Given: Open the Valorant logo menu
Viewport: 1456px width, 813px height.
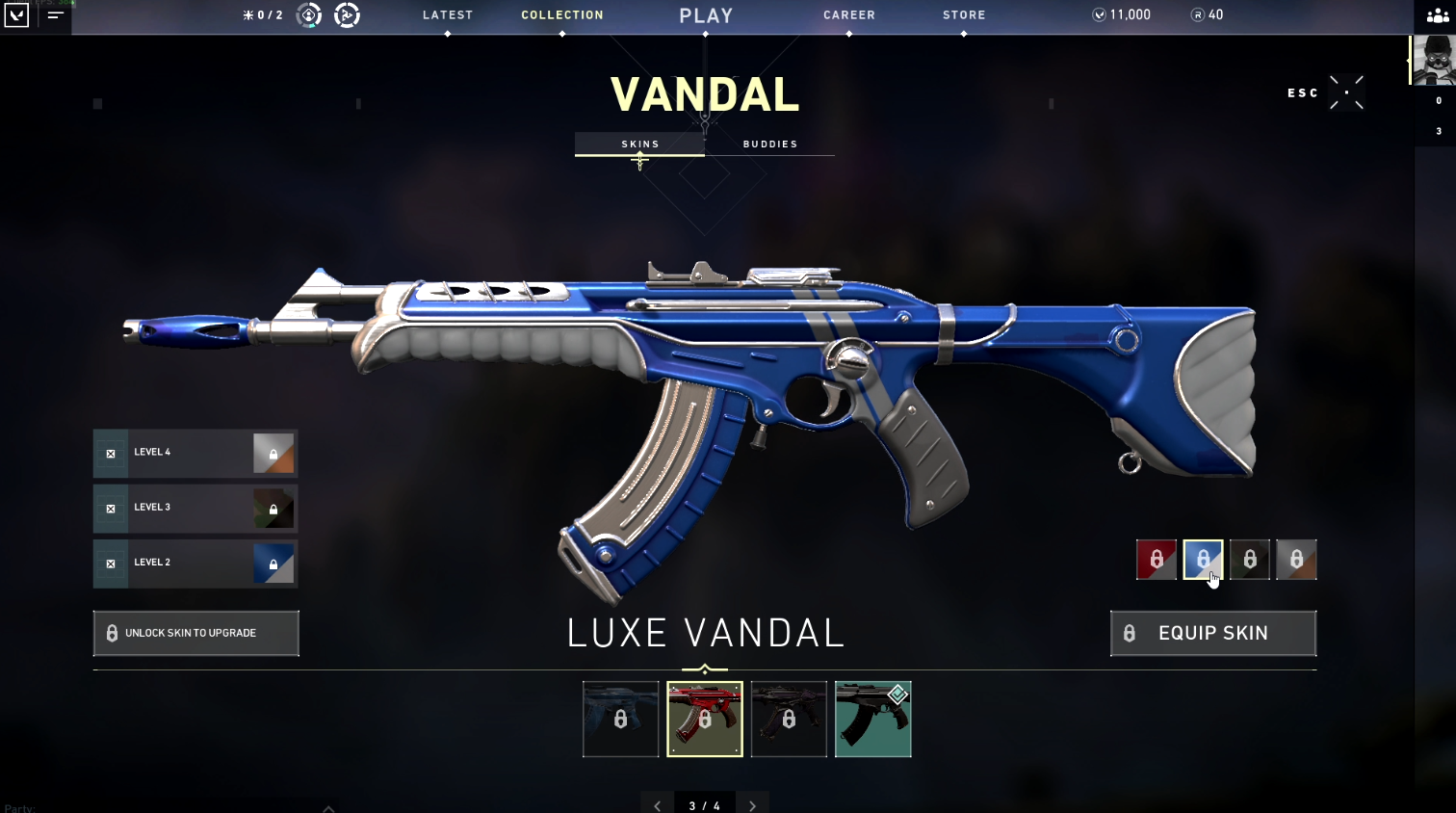Looking at the screenshot, I should [16, 16].
